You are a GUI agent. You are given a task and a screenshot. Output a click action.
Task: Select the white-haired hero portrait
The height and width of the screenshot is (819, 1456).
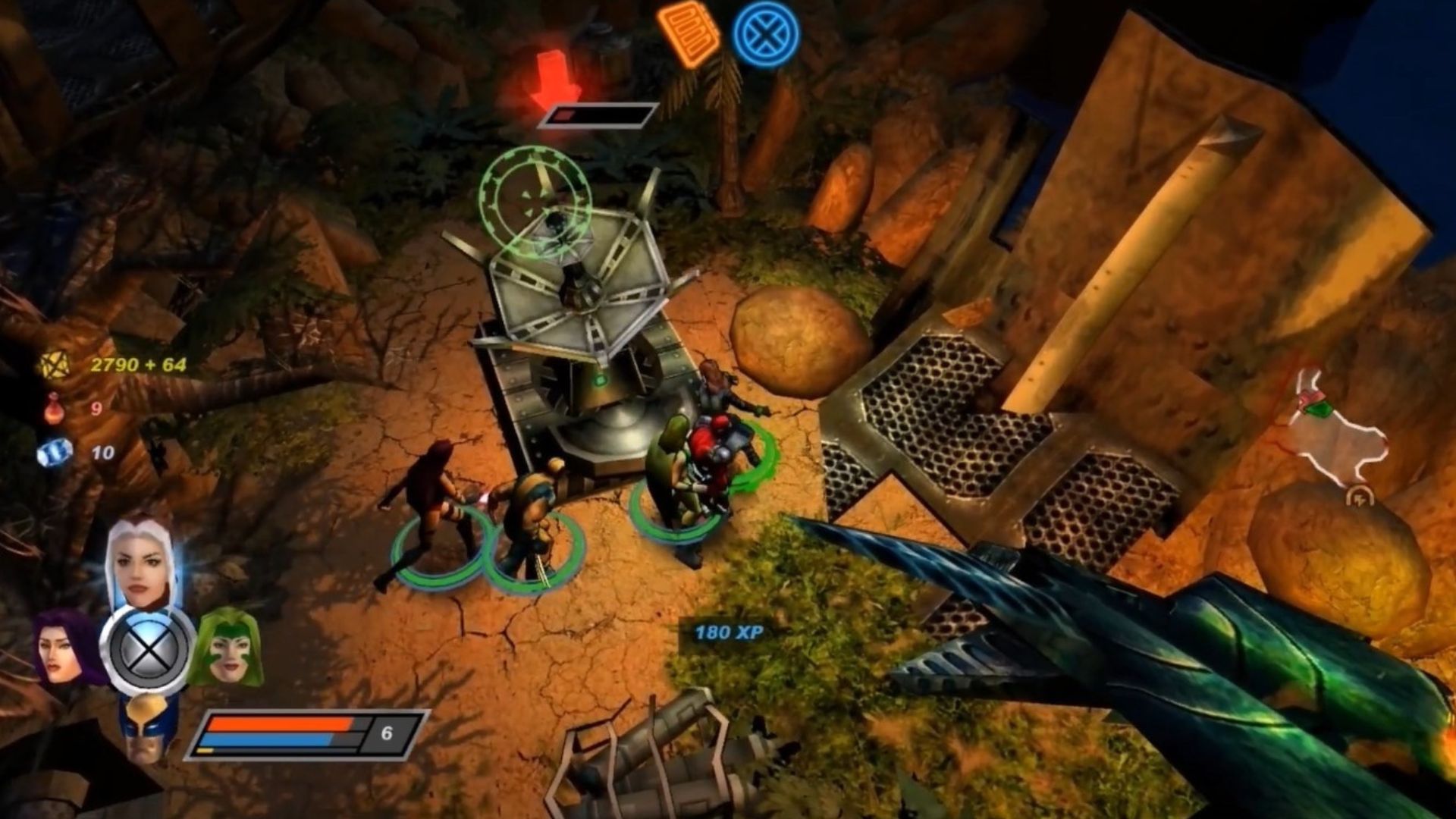[x=141, y=562]
